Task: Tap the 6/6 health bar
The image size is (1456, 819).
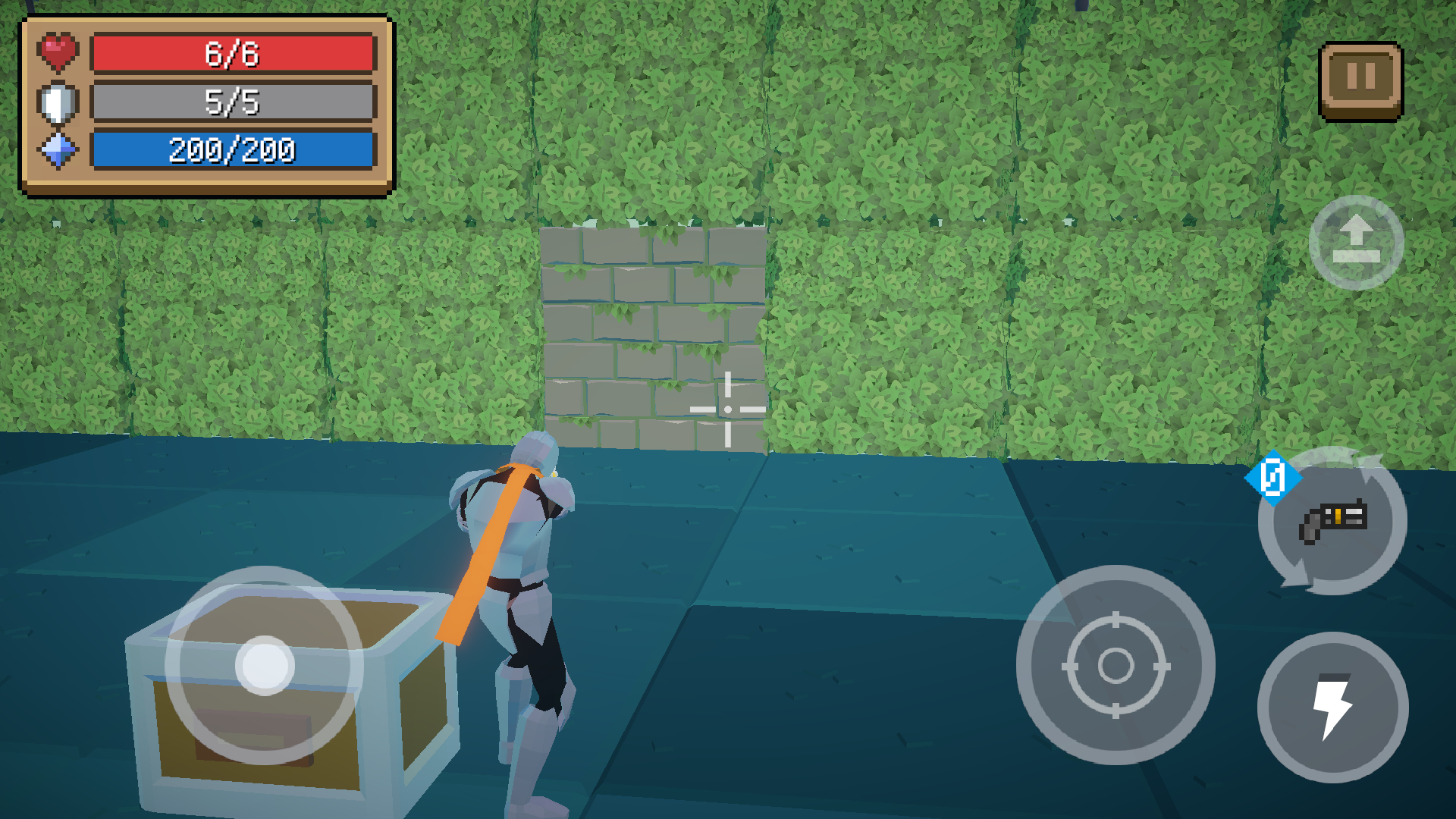Action: pyautogui.click(x=231, y=53)
